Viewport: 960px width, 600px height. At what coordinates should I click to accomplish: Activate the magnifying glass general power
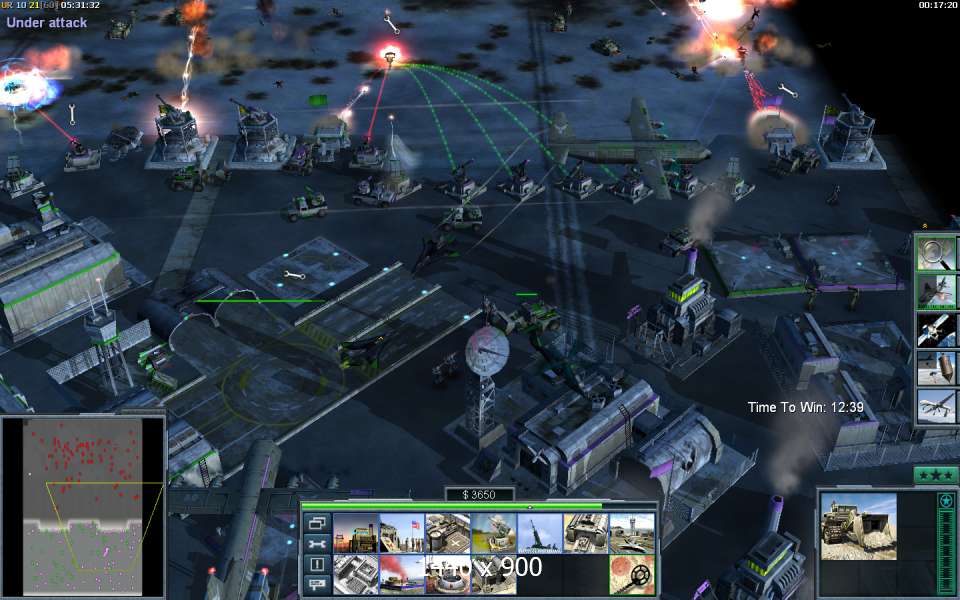click(936, 254)
